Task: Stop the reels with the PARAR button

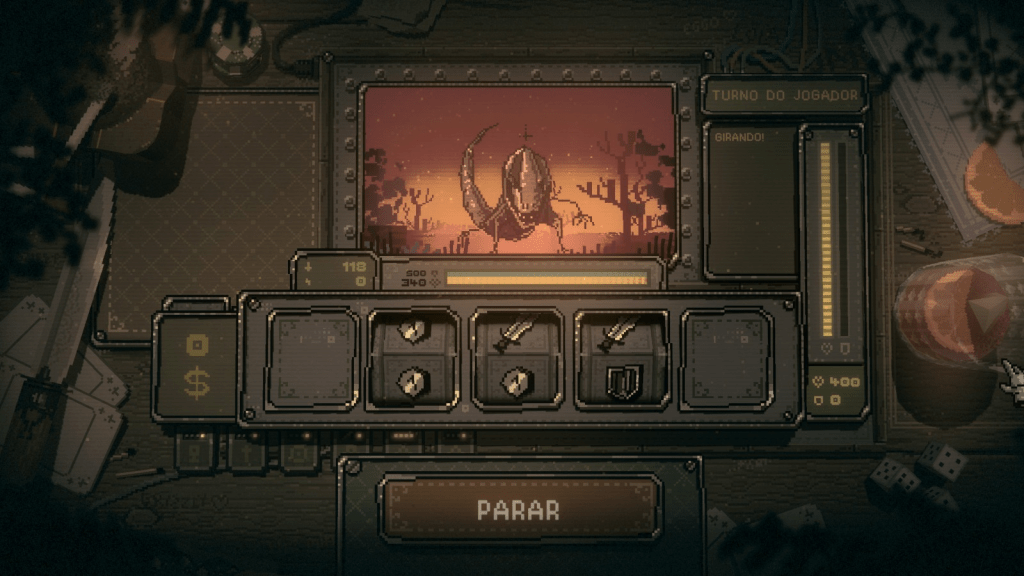Action: [519, 508]
